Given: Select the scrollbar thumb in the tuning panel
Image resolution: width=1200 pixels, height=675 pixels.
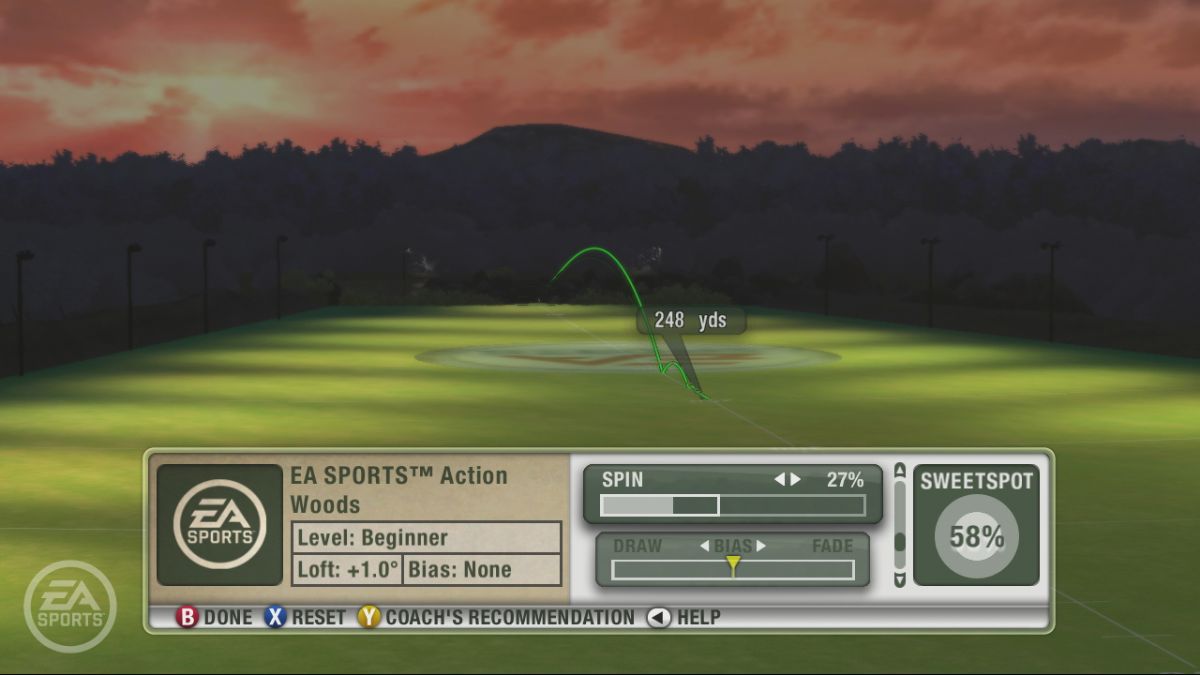Looking at the screenshot, I should tap(900, 541).
